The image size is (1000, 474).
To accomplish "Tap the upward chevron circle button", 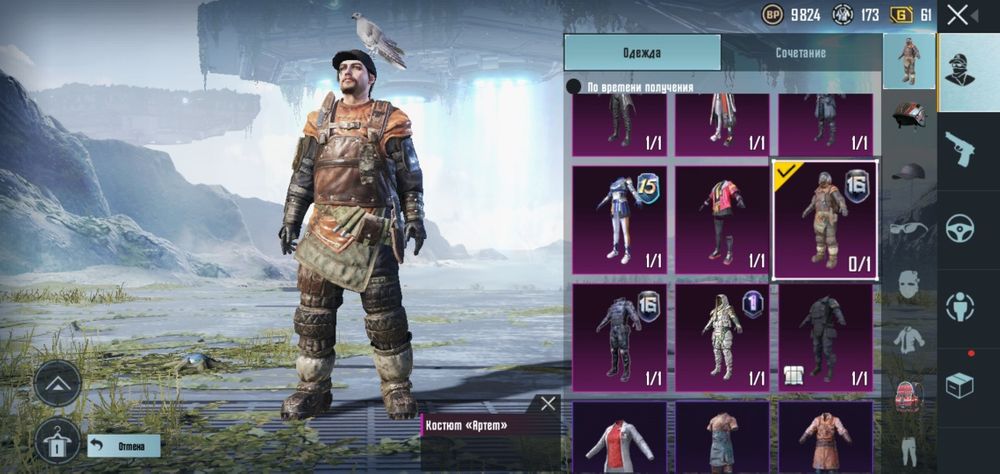I will 57,382.
